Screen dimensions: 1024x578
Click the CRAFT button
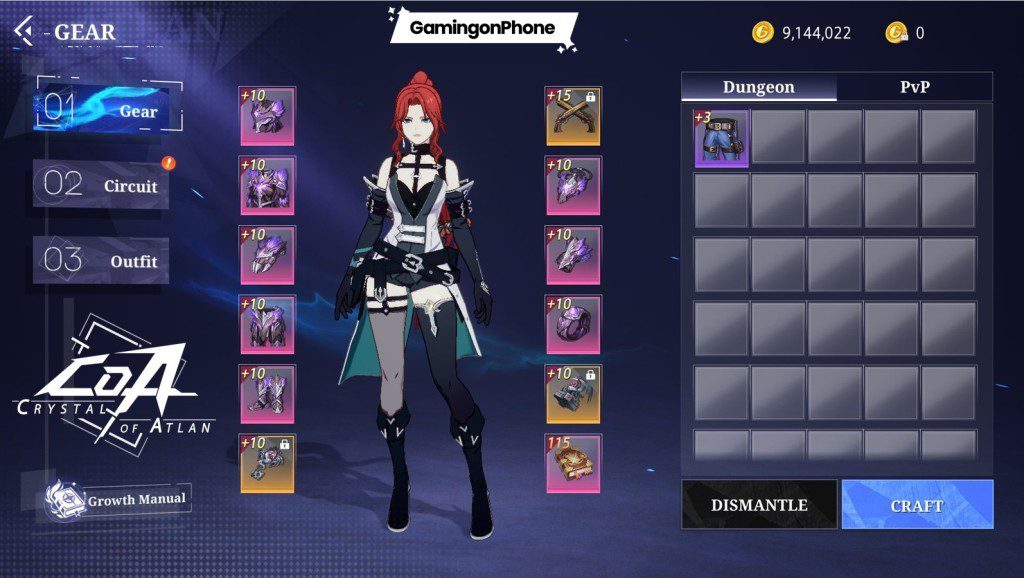click(x=917, y=505)
